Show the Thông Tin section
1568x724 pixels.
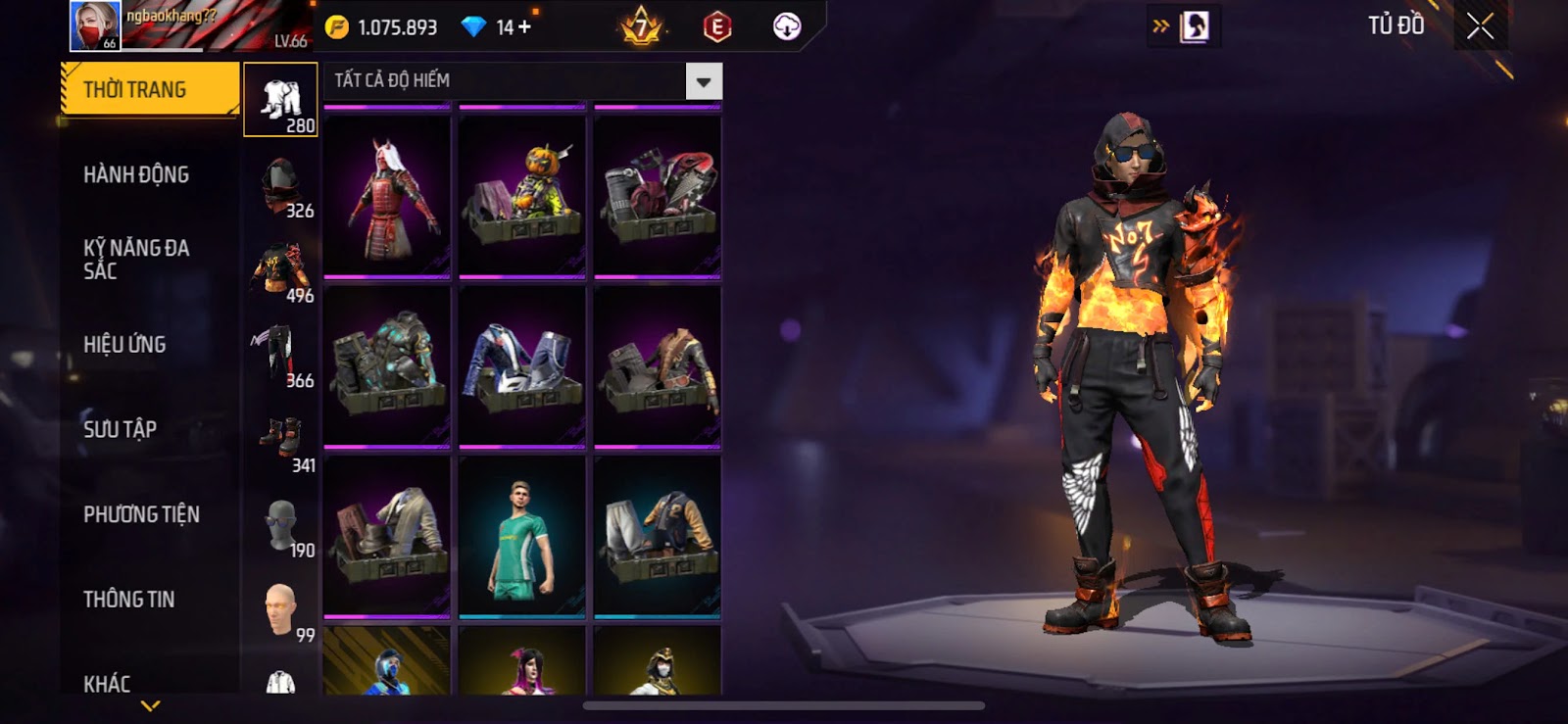[x=128, y=600]
